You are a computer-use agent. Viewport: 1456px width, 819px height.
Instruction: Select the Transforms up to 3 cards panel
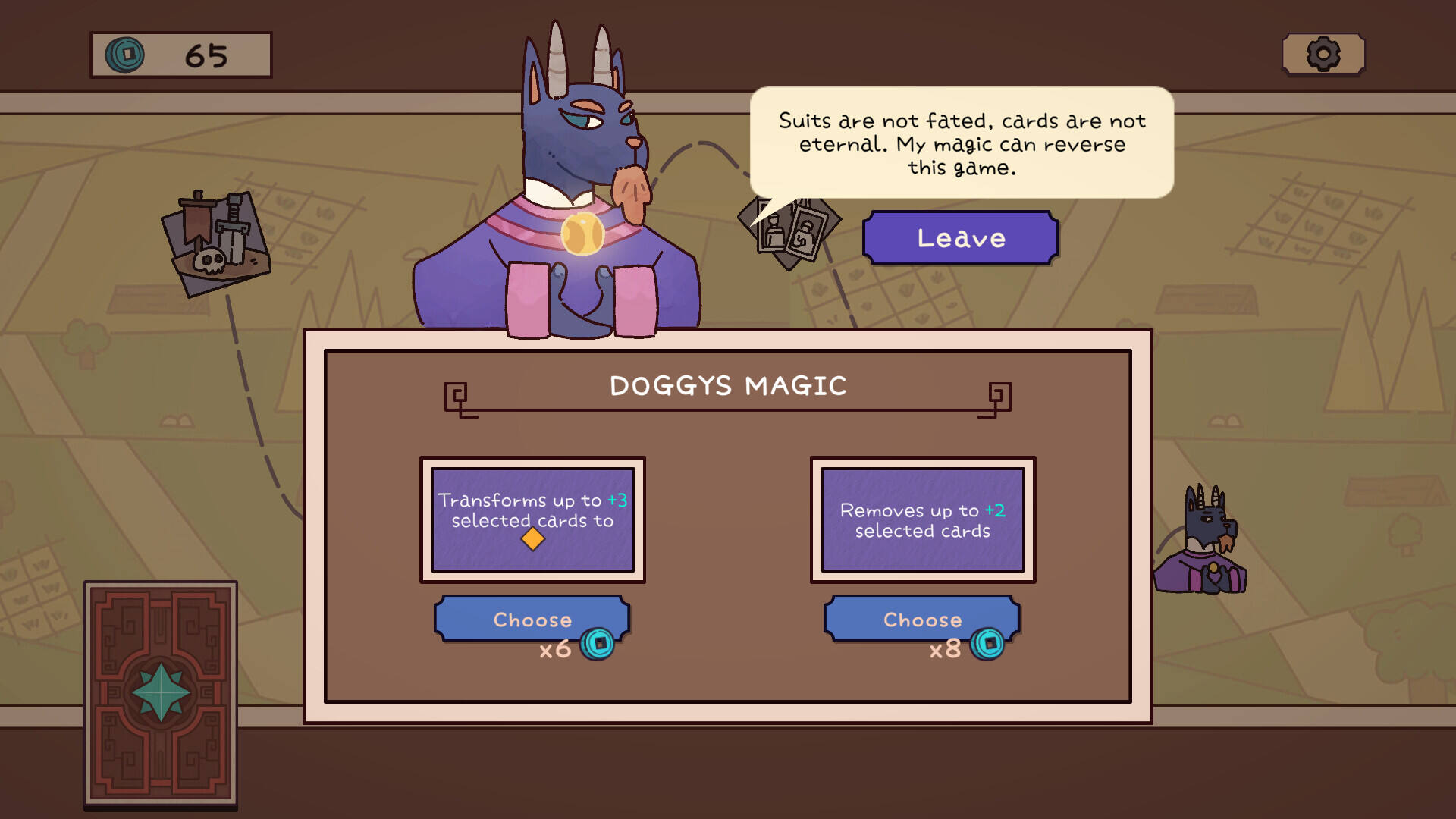point(532,519)
